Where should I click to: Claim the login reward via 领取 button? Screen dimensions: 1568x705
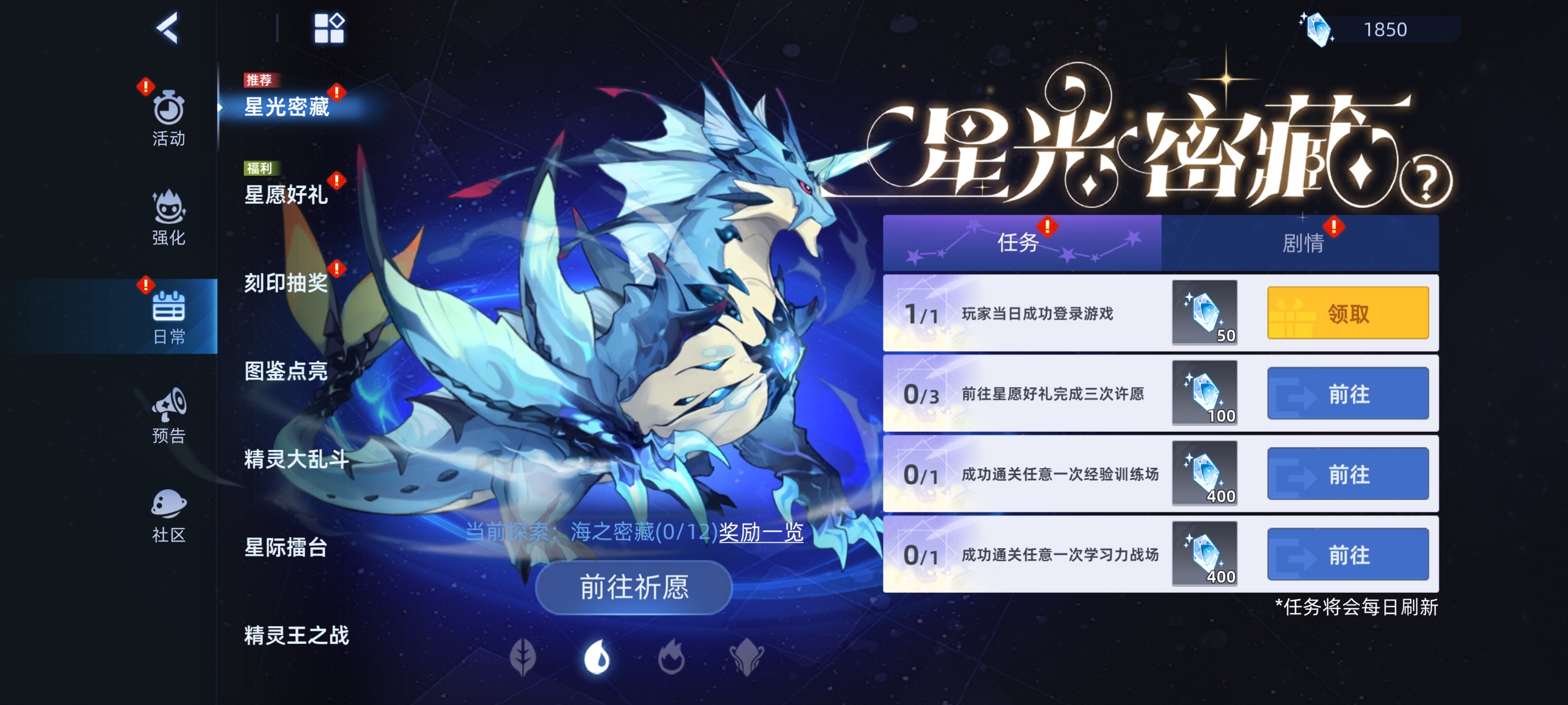pos(1347,312)
